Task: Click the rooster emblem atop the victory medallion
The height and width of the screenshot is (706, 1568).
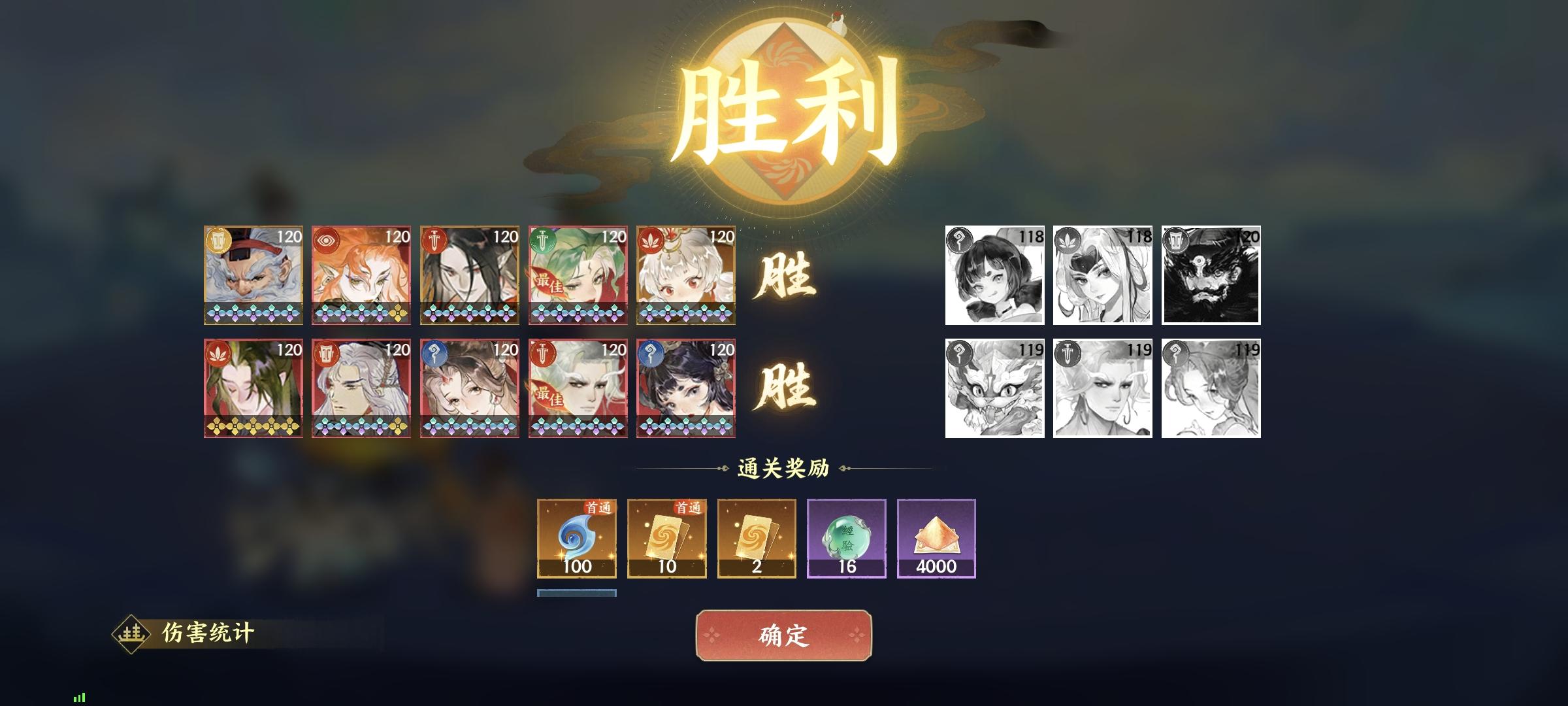Action: tap(838, 24)
